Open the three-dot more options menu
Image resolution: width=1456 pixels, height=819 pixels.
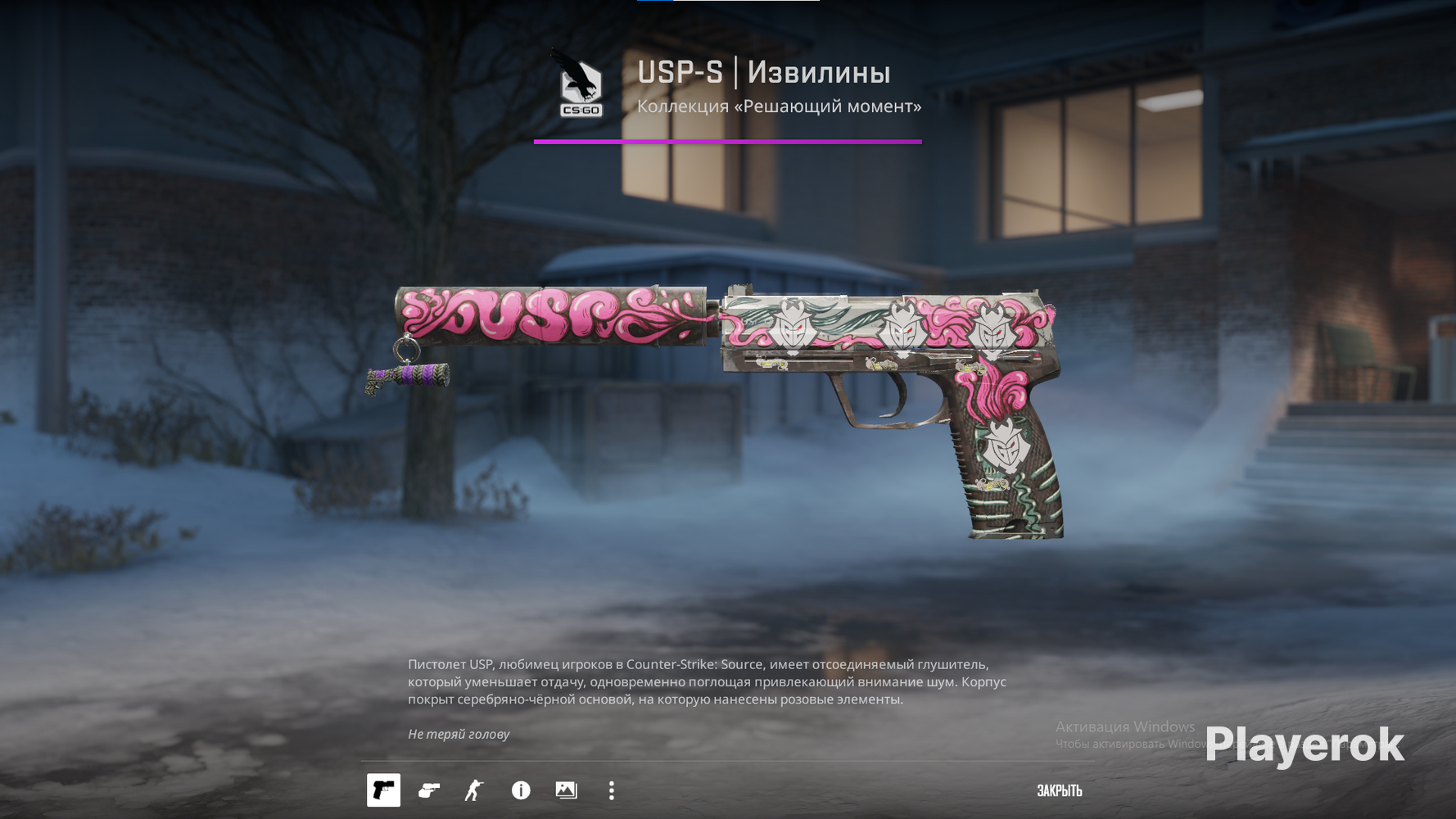tap(612, 790)
